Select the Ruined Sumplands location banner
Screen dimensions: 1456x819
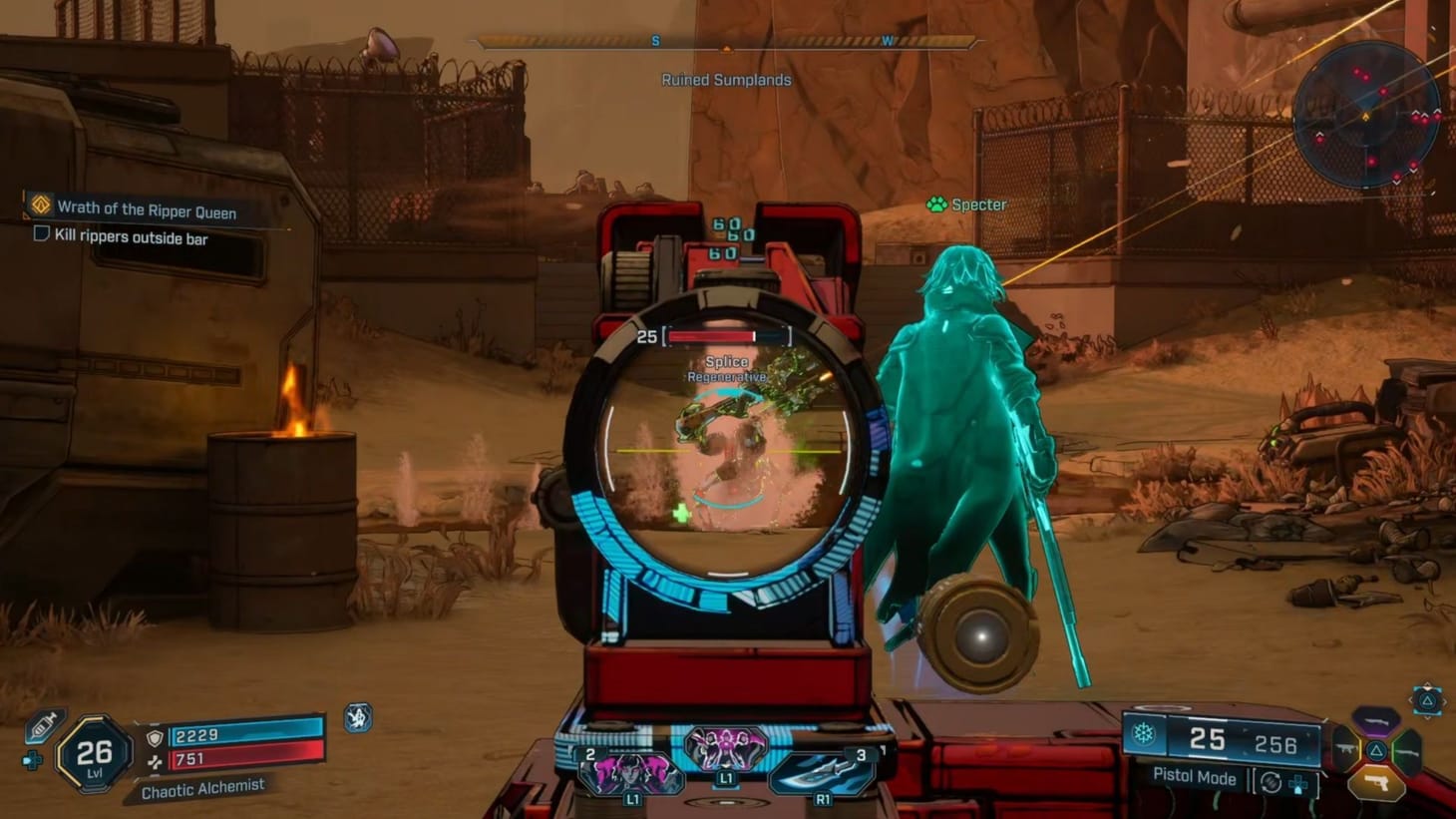(x=726, y=79)
